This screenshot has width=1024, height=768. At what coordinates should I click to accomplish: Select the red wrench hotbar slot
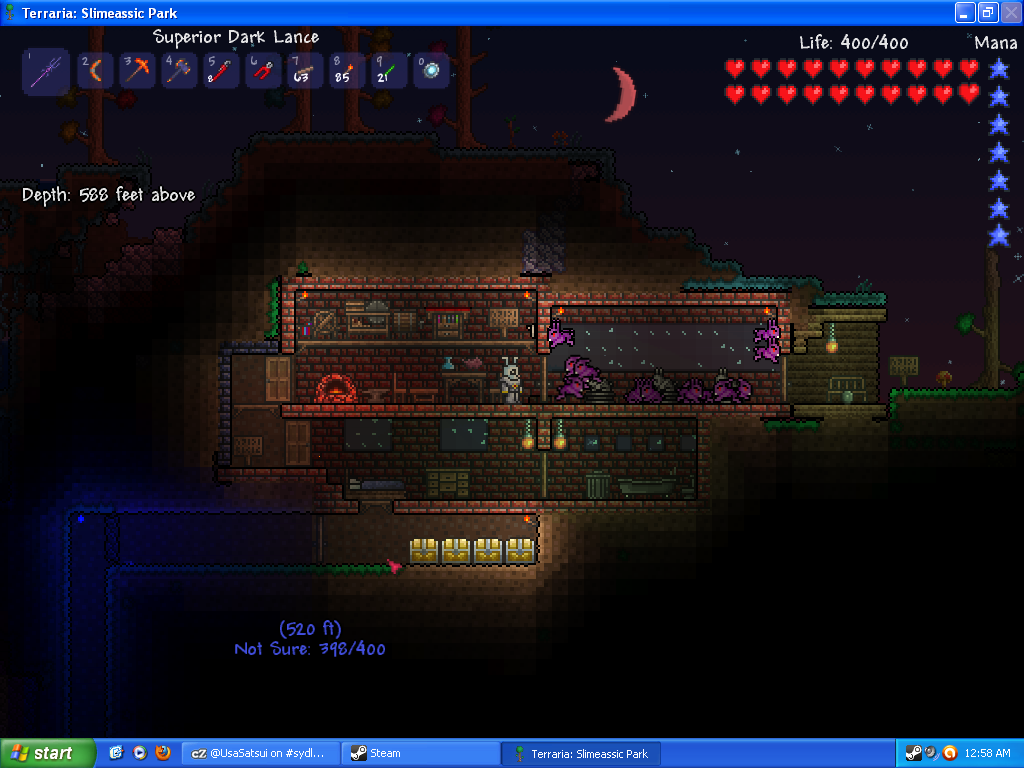coord(221,71)
